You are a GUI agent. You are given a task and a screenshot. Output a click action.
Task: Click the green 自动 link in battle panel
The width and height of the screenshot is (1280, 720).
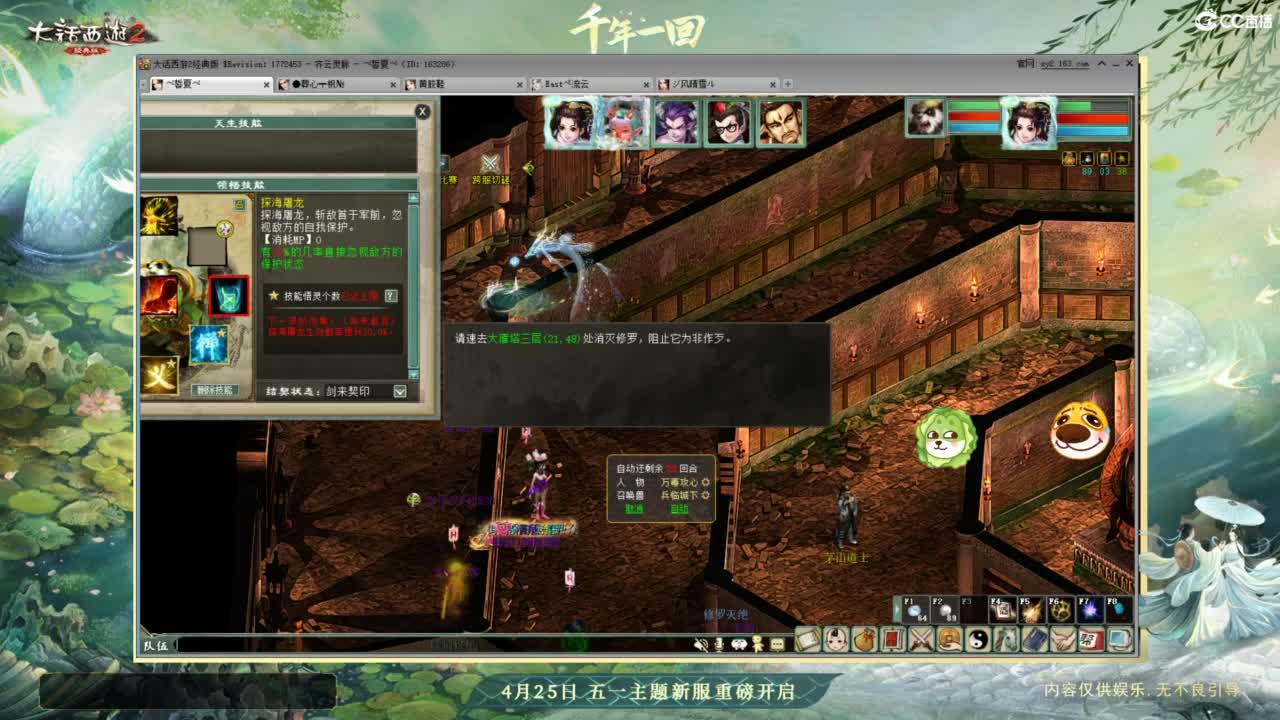pos(680,508)
